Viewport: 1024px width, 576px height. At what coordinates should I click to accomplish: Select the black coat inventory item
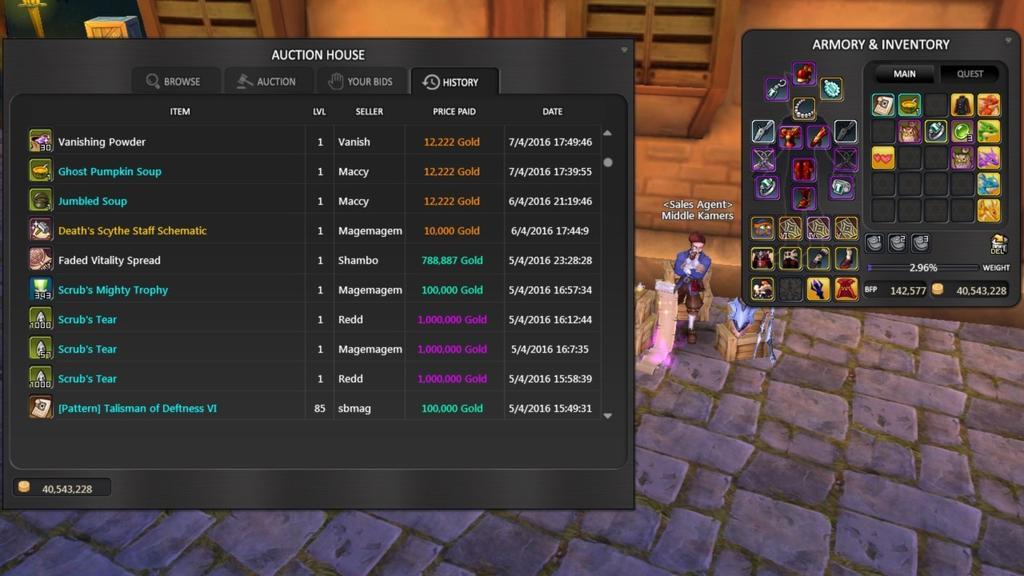coord(961,105)
